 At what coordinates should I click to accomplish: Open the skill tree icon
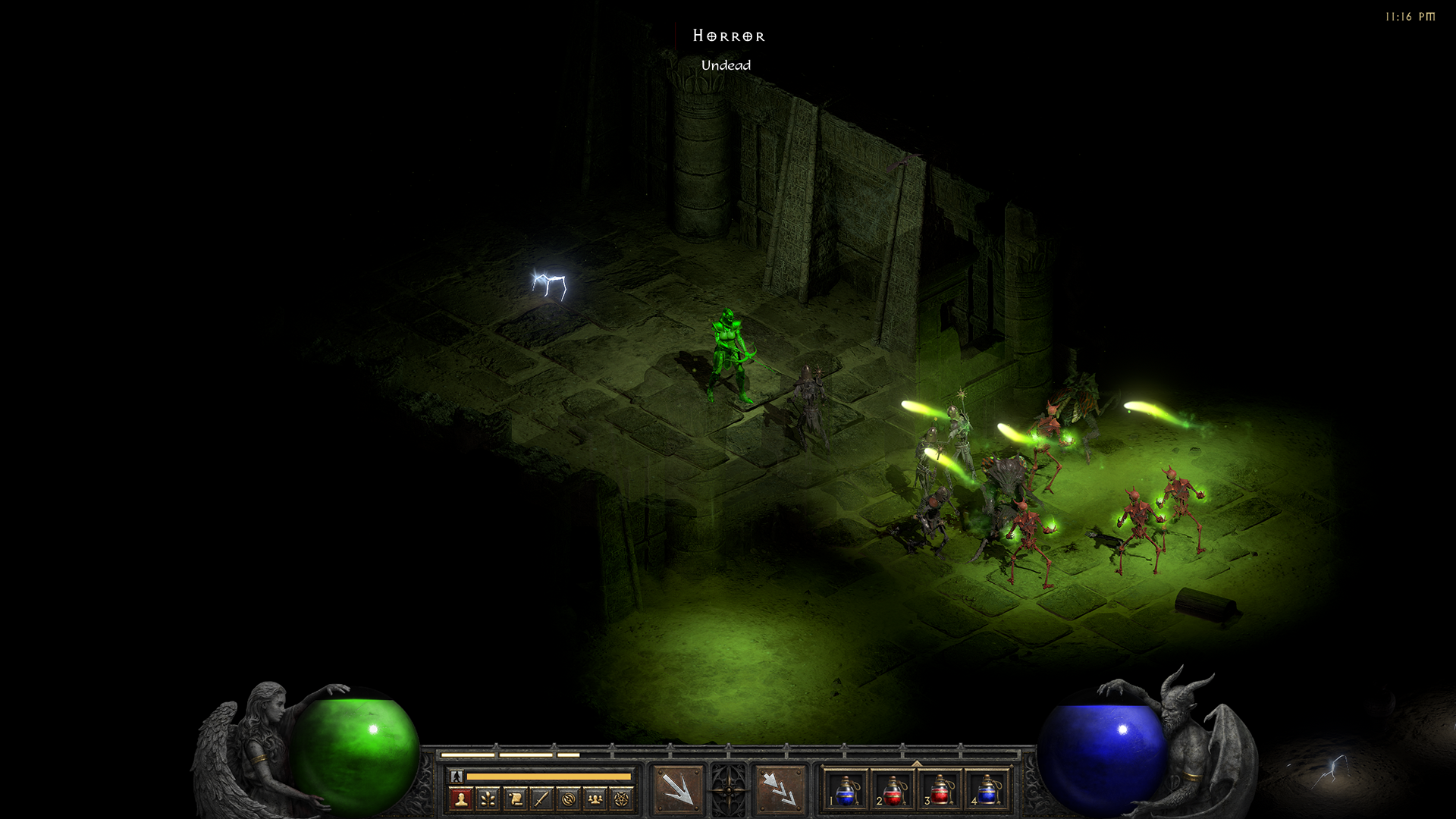point(488,799)
